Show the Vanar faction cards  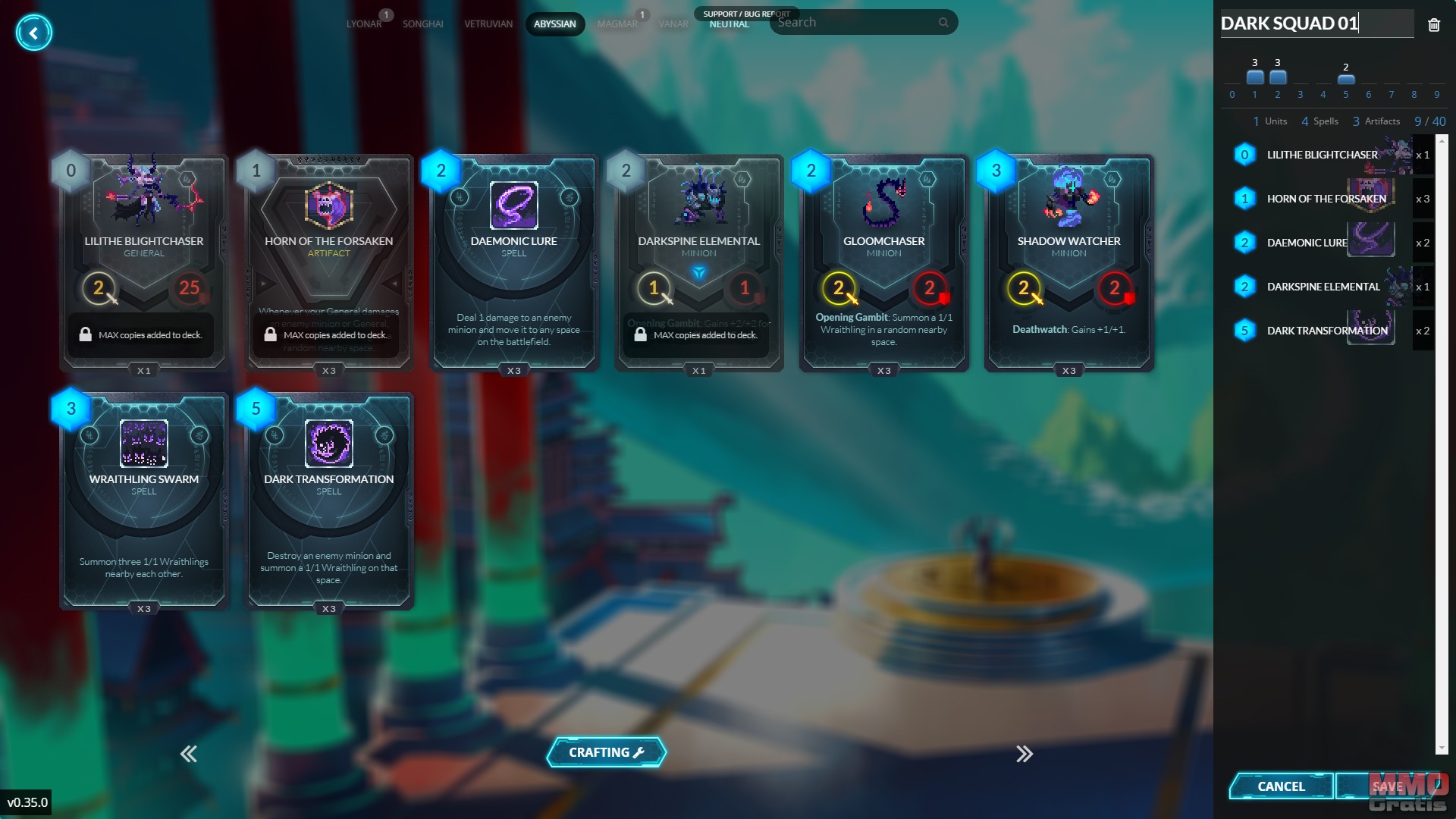point(673,24)
